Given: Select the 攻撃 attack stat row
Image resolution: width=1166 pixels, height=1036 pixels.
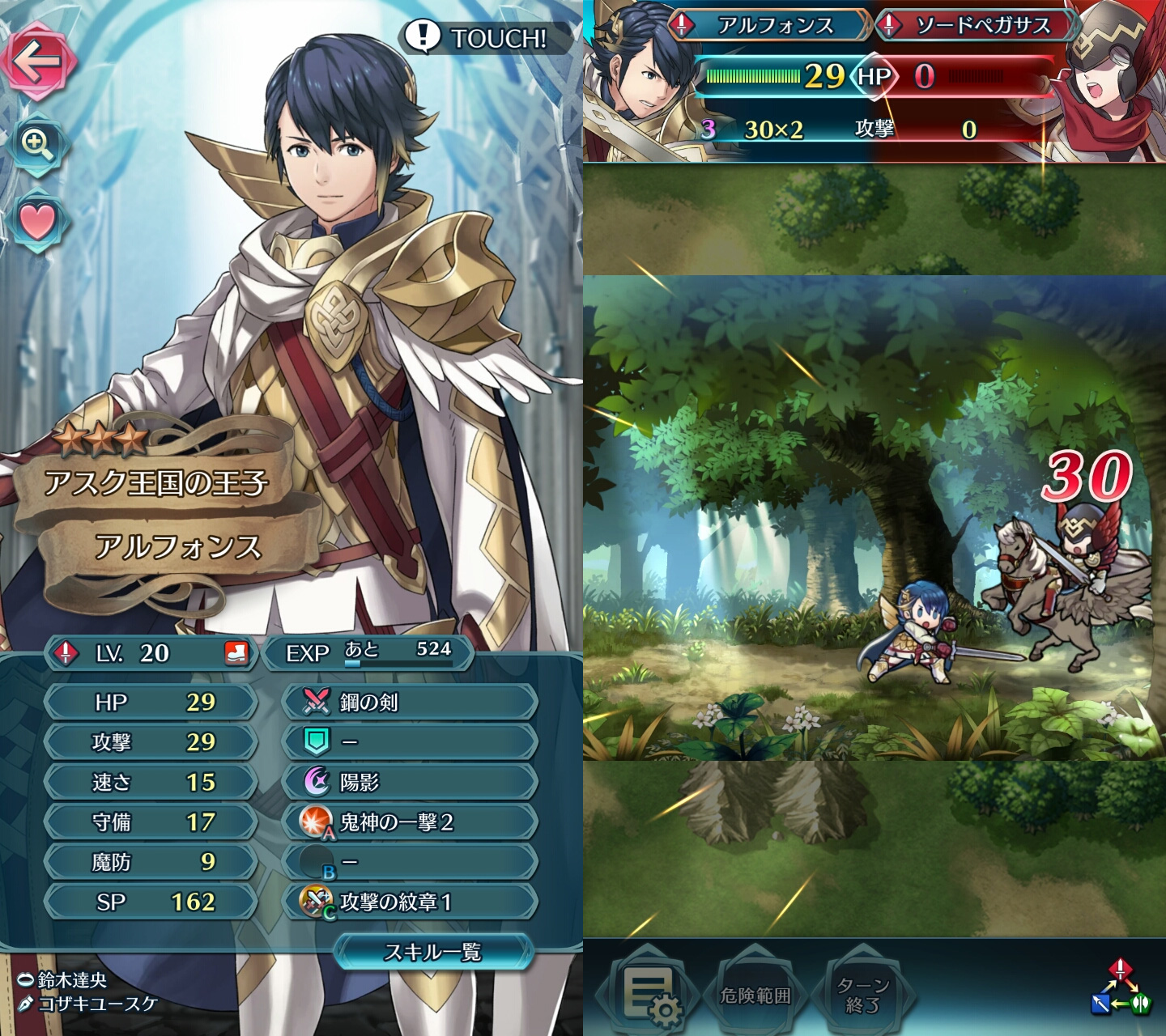Looking at the screenshot, I should pos(151,742).
